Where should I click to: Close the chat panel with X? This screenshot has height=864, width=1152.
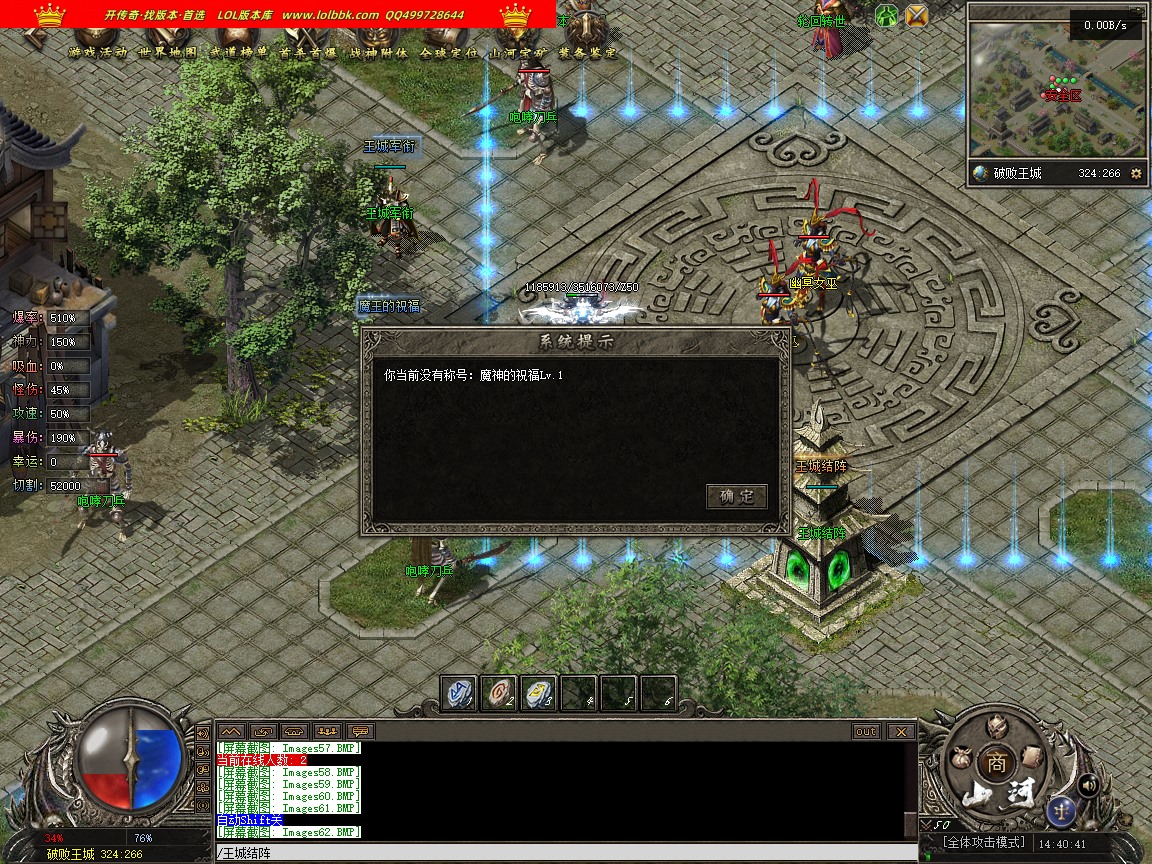point(901,731)
